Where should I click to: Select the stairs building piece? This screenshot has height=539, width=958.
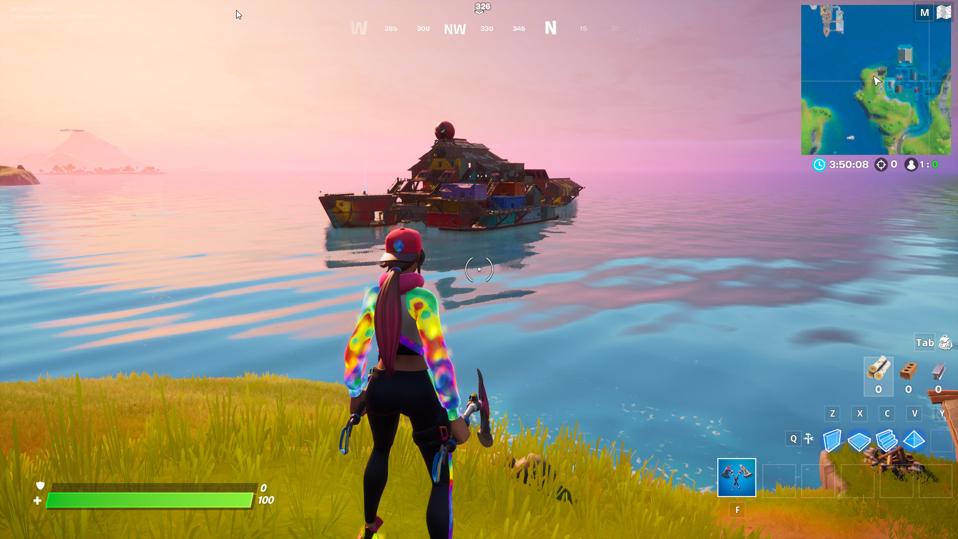point(886,440)
